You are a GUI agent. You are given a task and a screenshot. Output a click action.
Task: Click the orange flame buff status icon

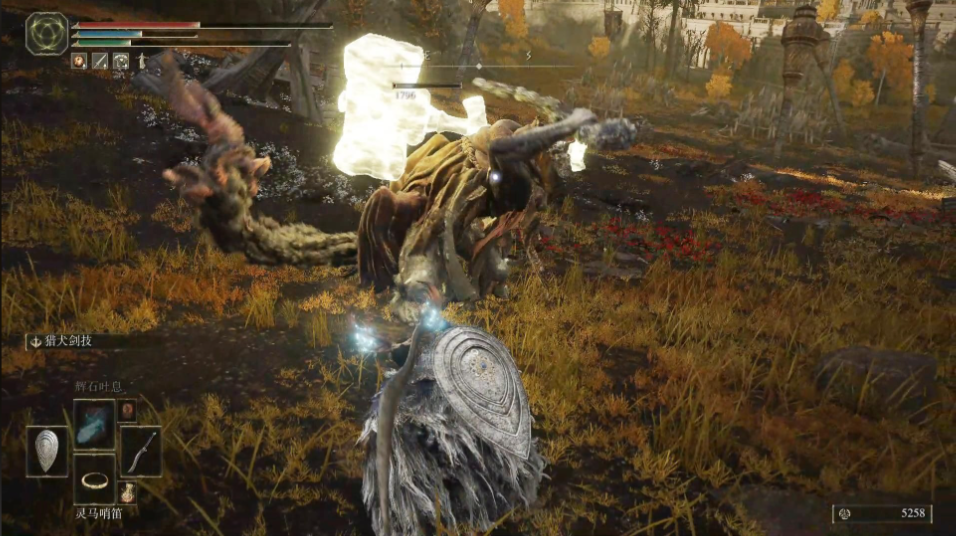pos(78,61)
